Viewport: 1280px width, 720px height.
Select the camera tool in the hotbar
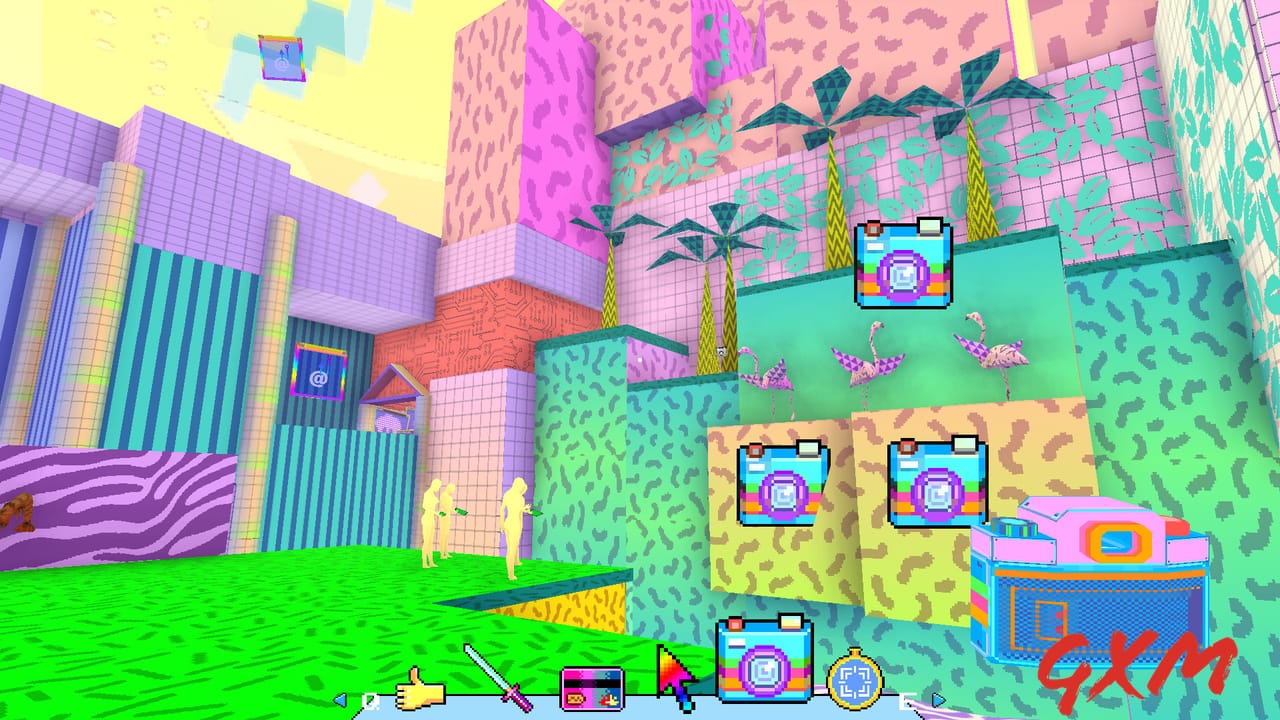[763, 665]
